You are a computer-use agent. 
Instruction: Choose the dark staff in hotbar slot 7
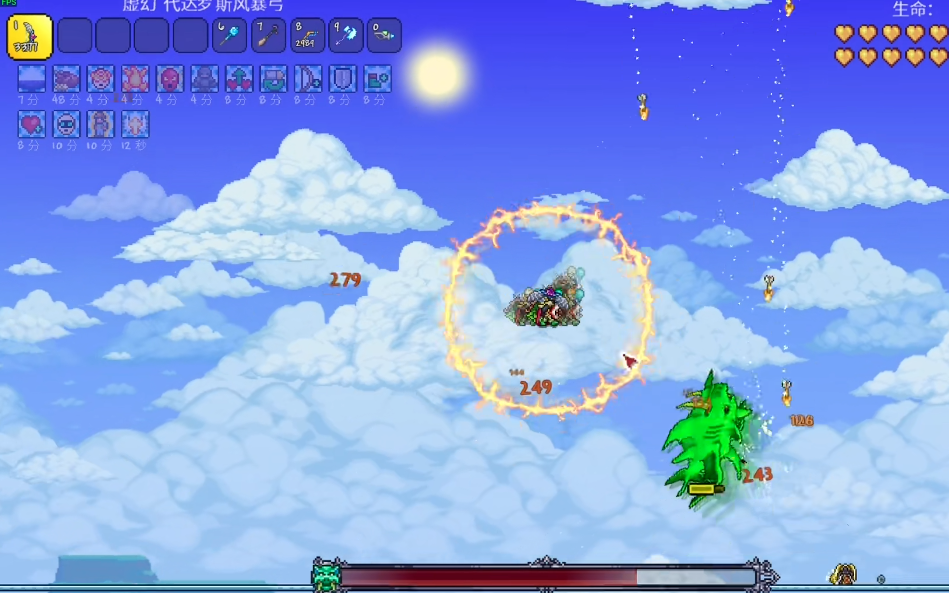tap(269, 36)
